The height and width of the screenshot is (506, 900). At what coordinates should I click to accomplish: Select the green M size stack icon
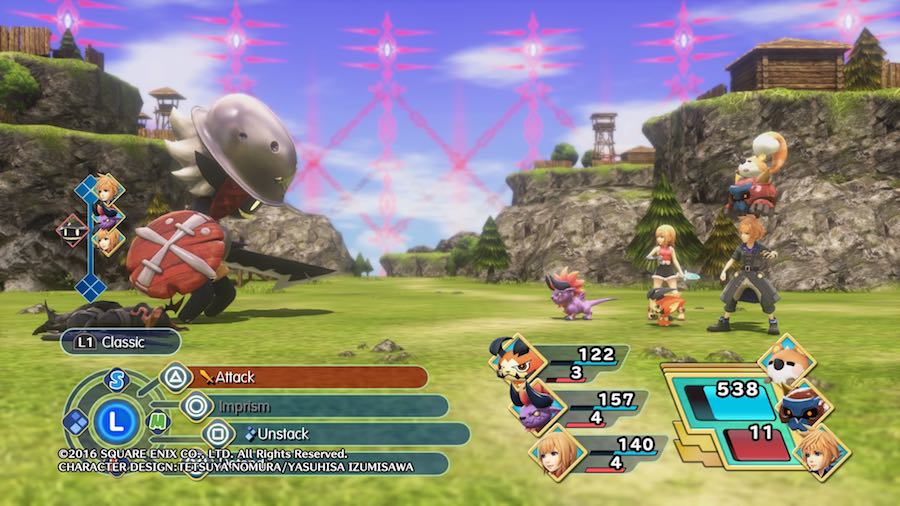[x=158, y=421]
